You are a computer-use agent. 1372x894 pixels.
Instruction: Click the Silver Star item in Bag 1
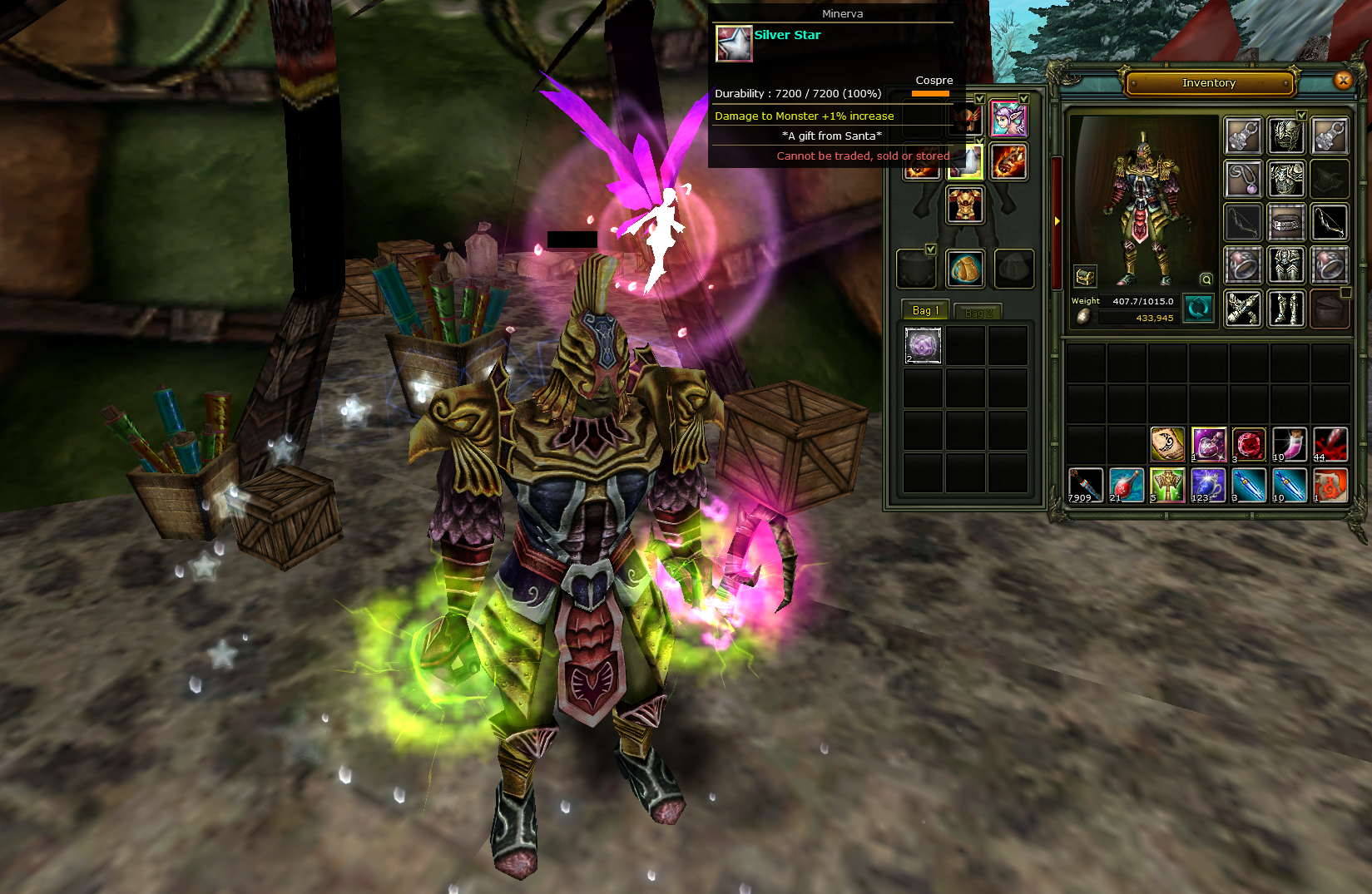[923, 346]
